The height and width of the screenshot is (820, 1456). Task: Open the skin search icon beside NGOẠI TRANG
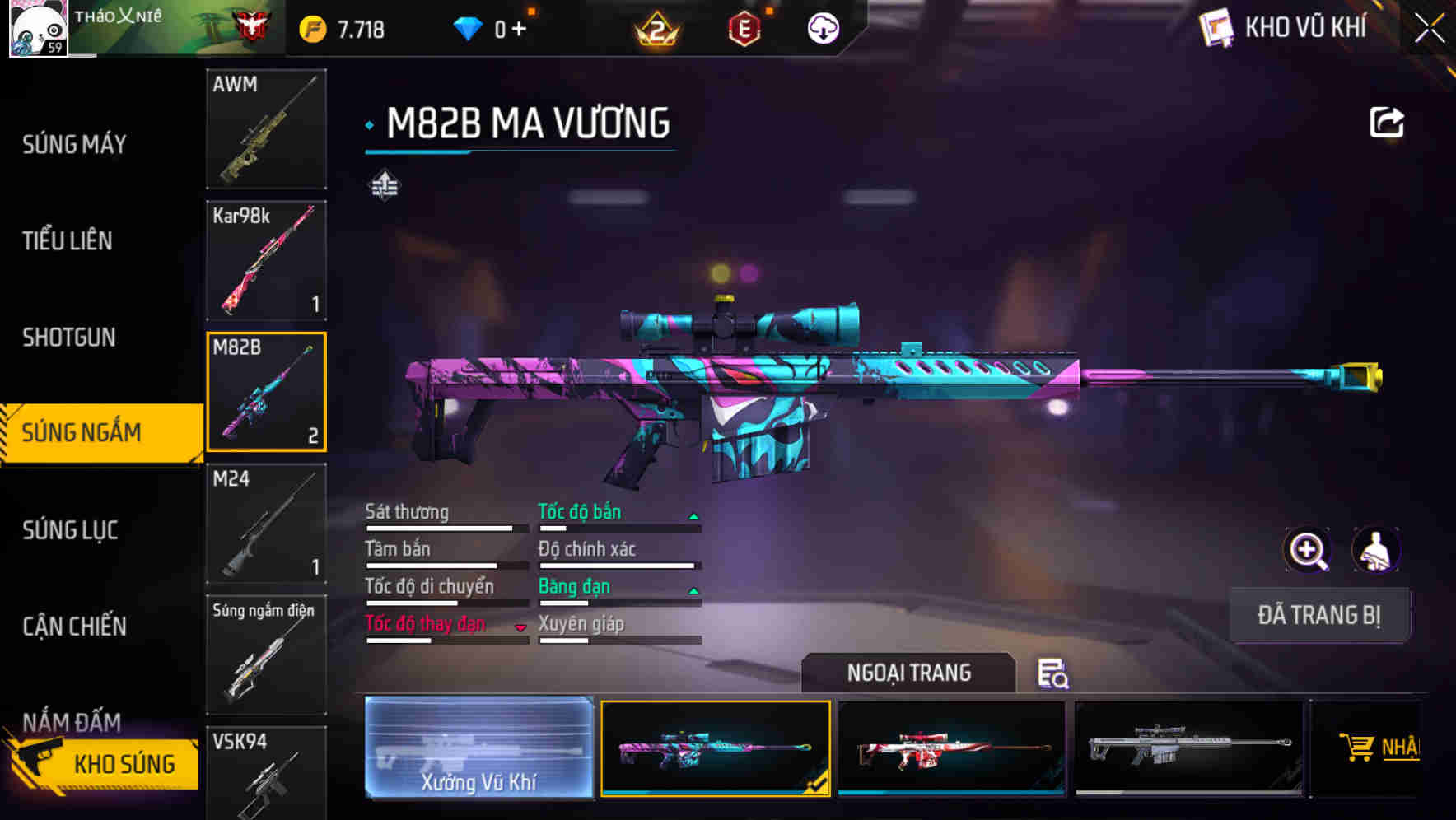[x=1055, y=674]
